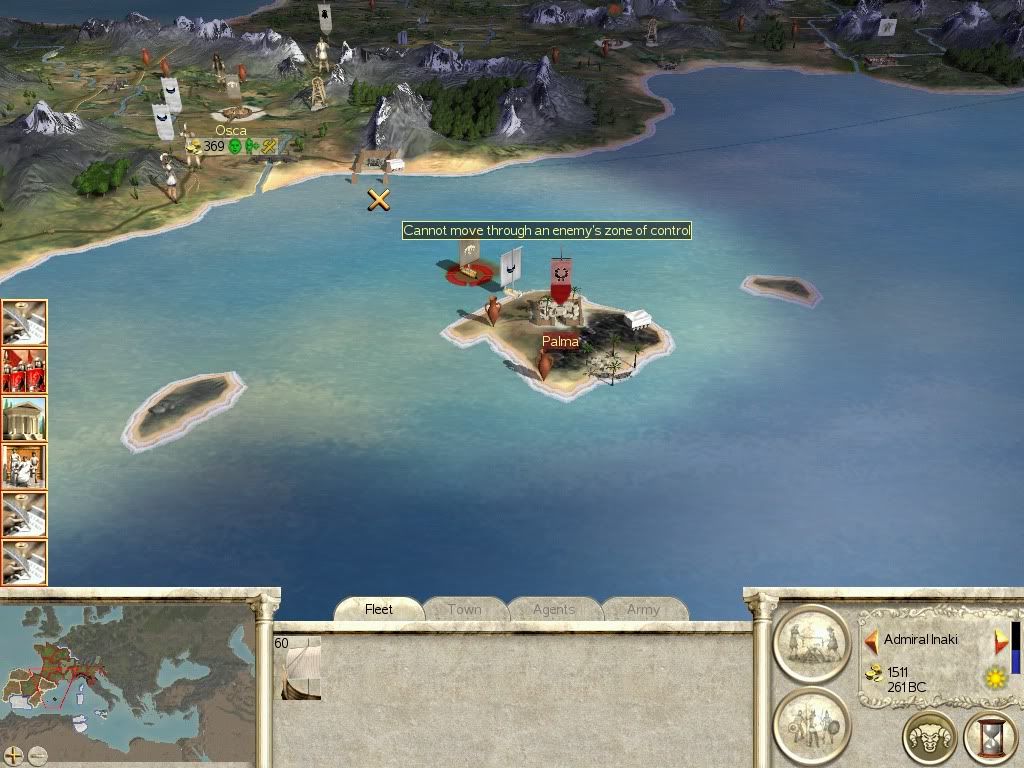Select the Osca settlement label
1024x768 pixels.
coord(231,131)
